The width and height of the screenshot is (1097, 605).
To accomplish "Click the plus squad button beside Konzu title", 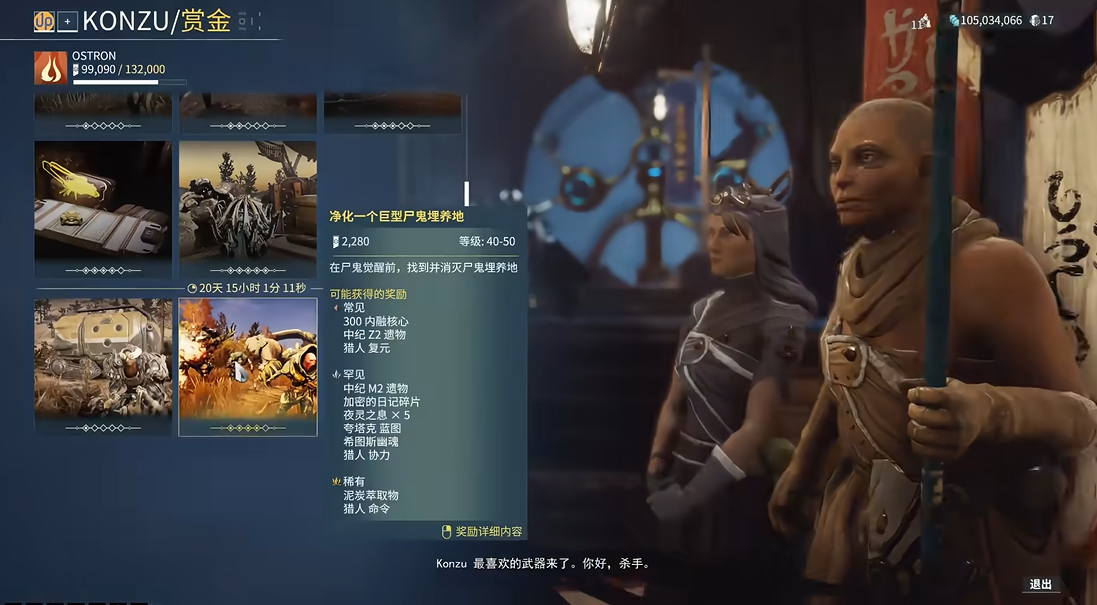I will tap(67, 21).
